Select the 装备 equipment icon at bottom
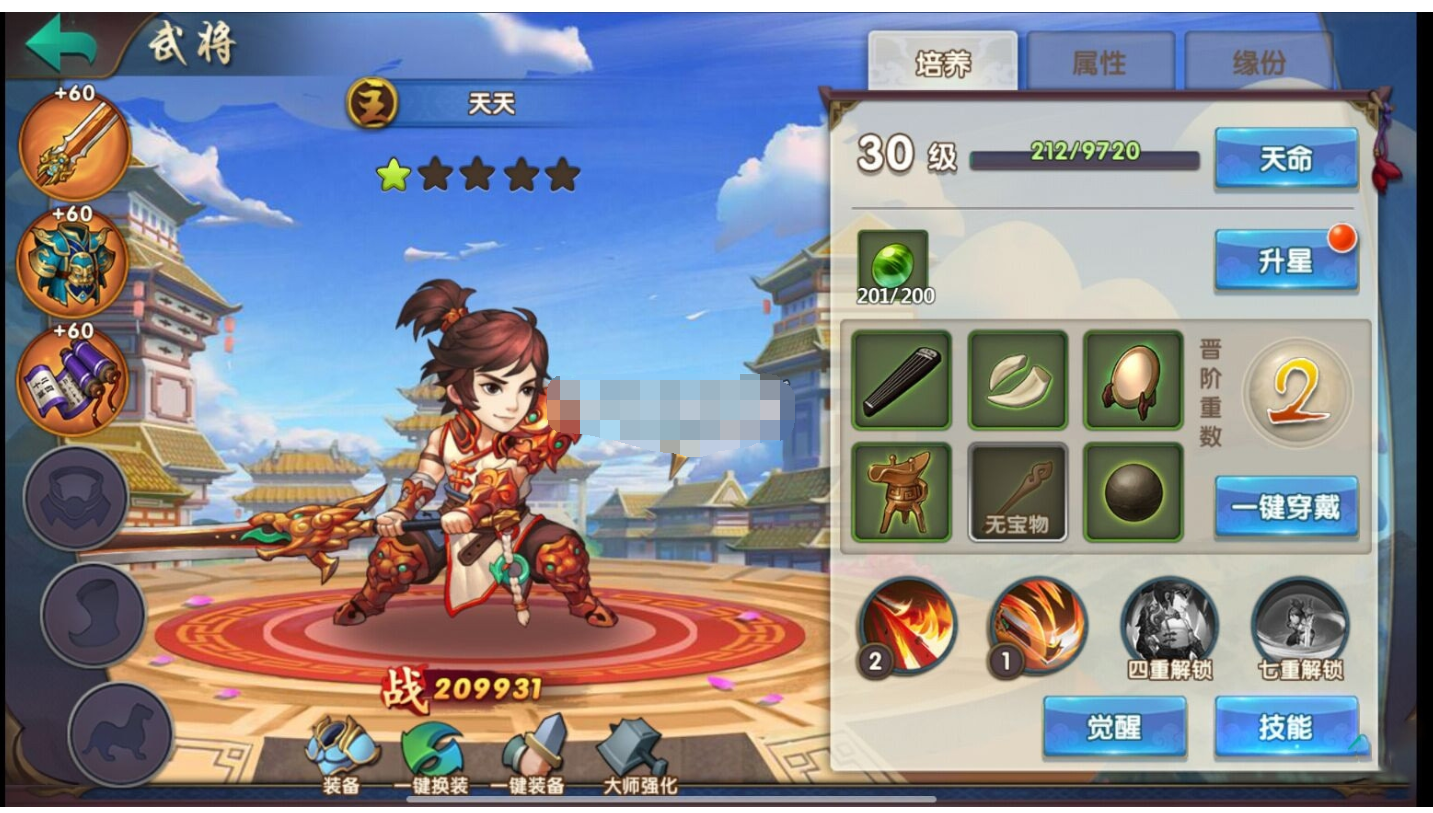The width and height of the screenshot is (1433, 813). pos(340,747)
